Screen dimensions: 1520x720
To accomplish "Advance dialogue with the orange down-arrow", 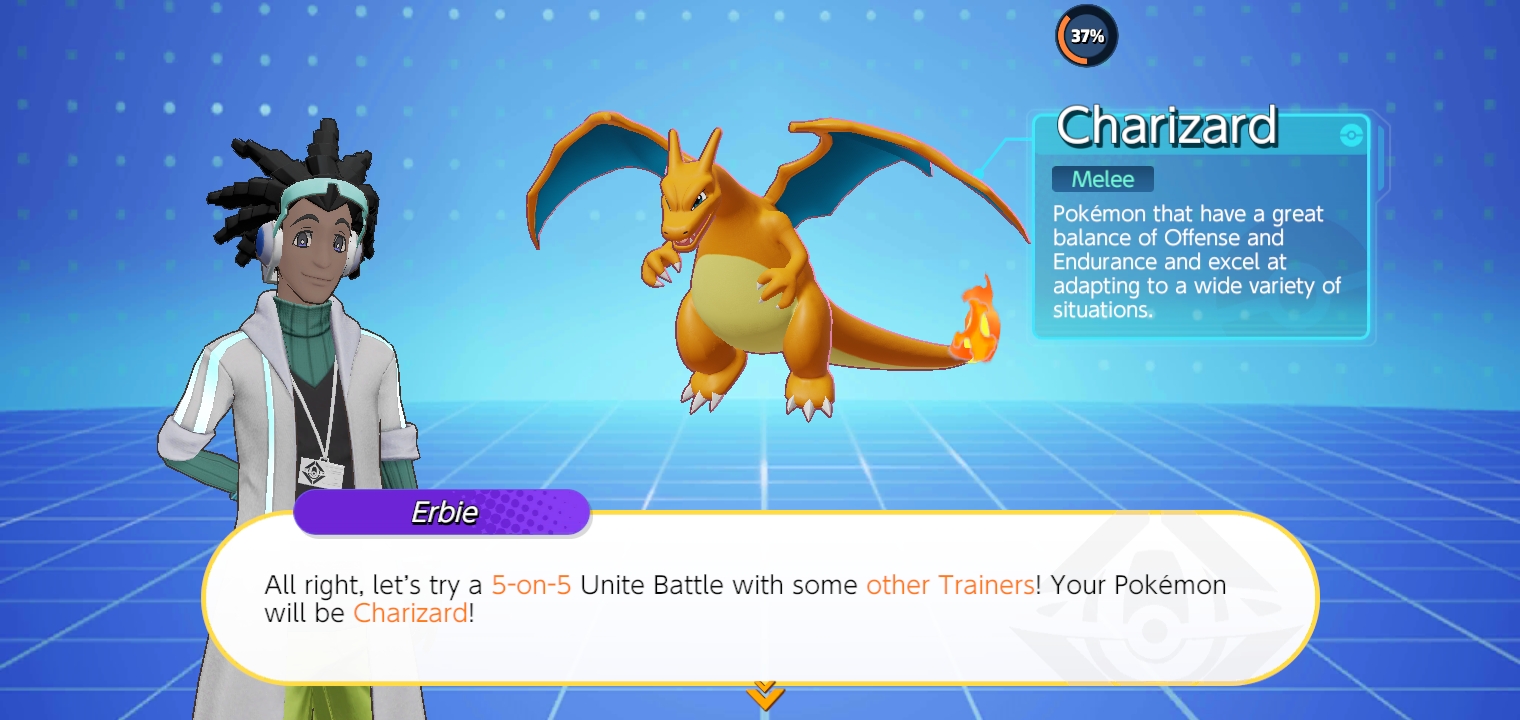I will click(x=765, y=694).
